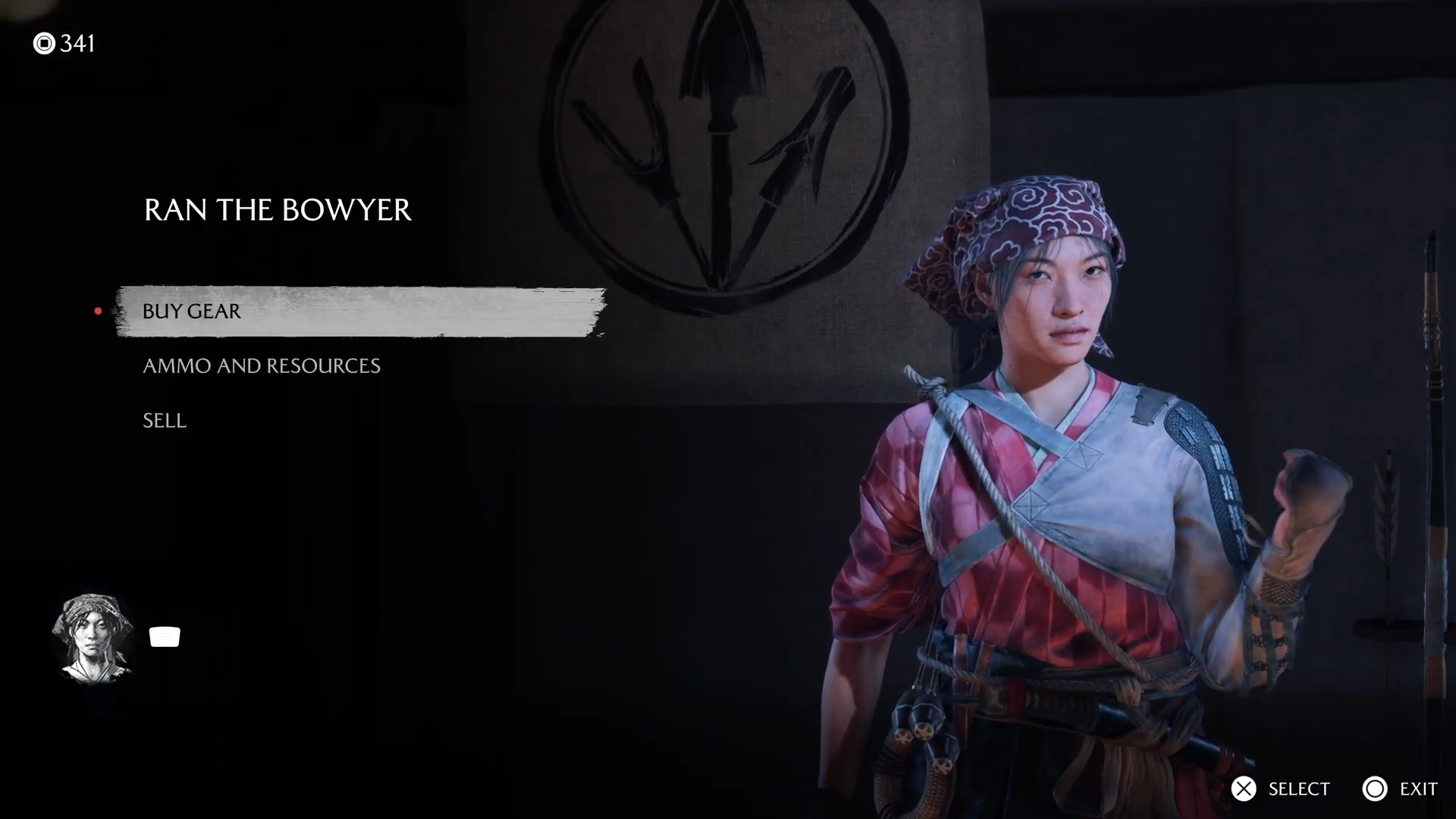Select Ammo and Resources option
The height and width of the screenshot is (819, 1456).
(262, 366)
